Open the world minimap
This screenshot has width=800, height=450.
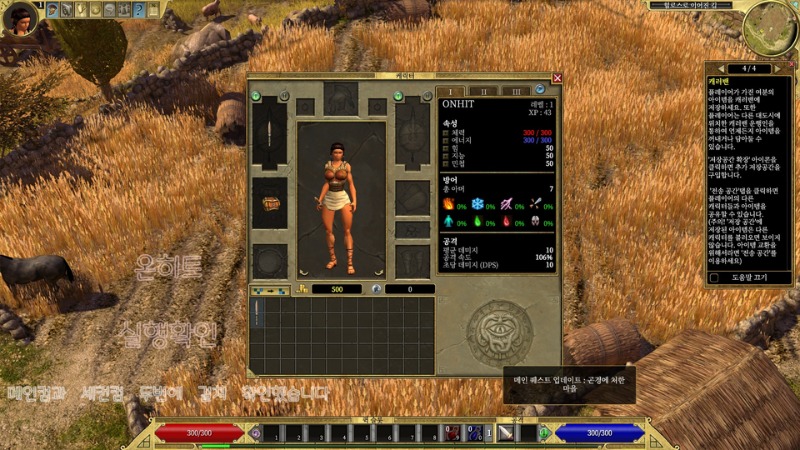point(770,29)
